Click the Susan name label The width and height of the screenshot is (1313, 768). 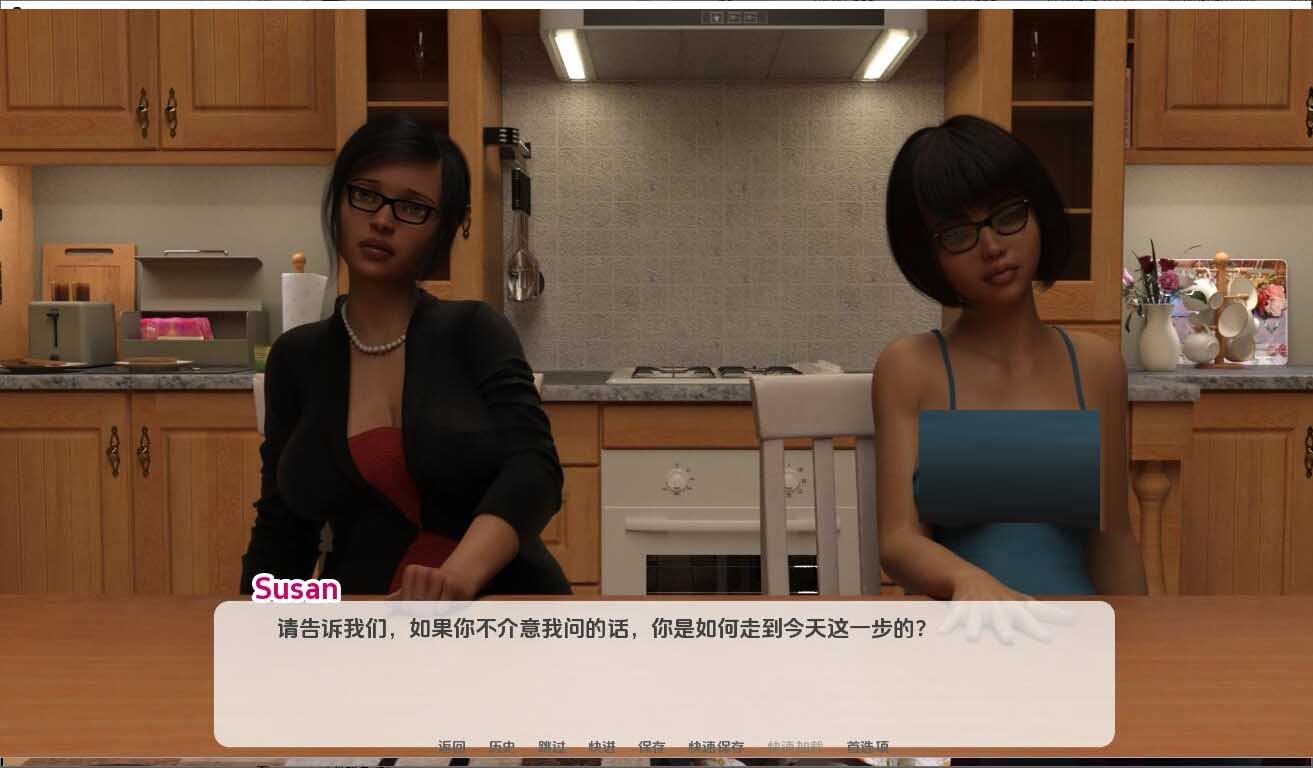coord(296,590)
